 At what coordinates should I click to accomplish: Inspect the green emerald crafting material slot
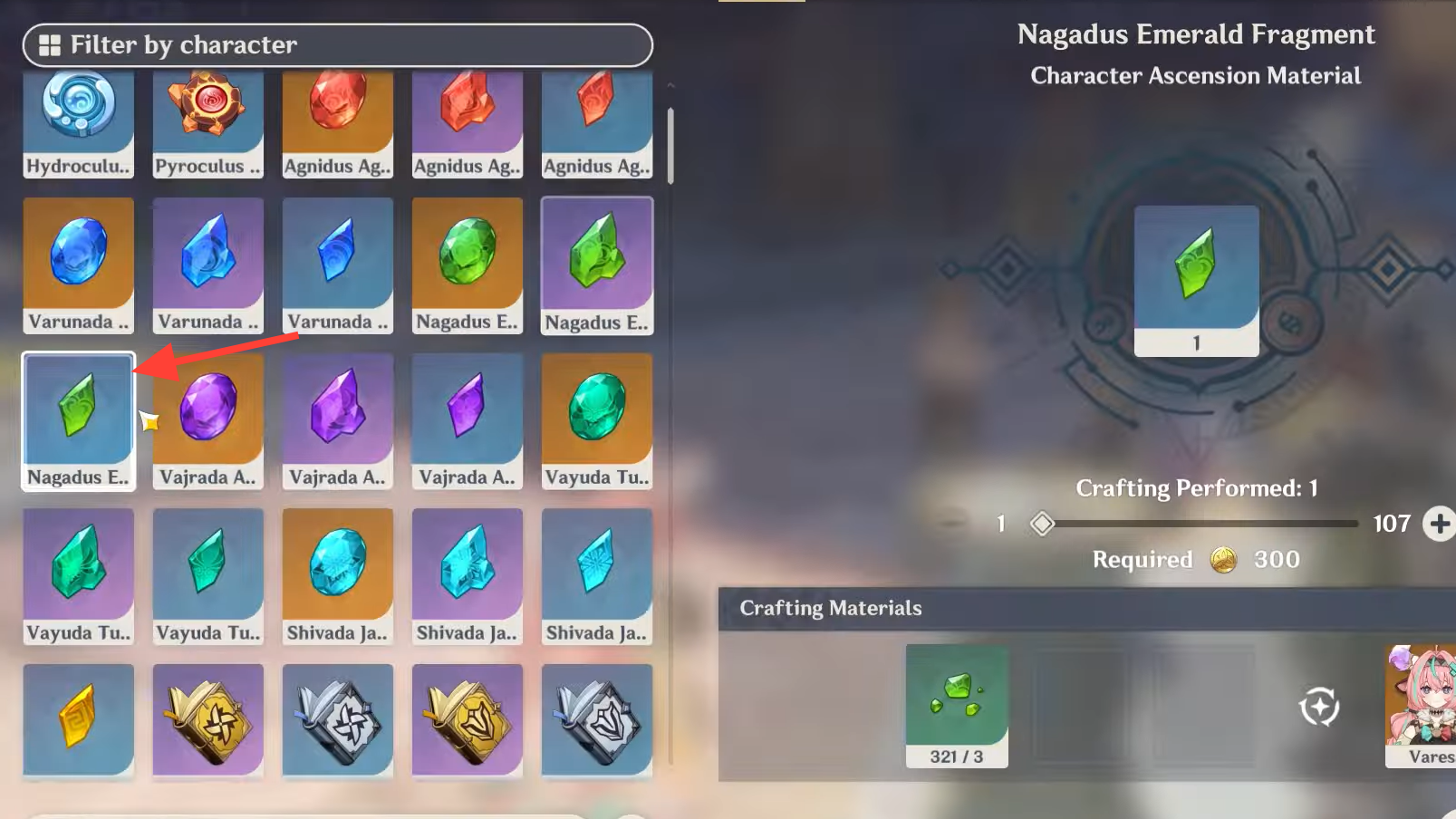[957, 706]
